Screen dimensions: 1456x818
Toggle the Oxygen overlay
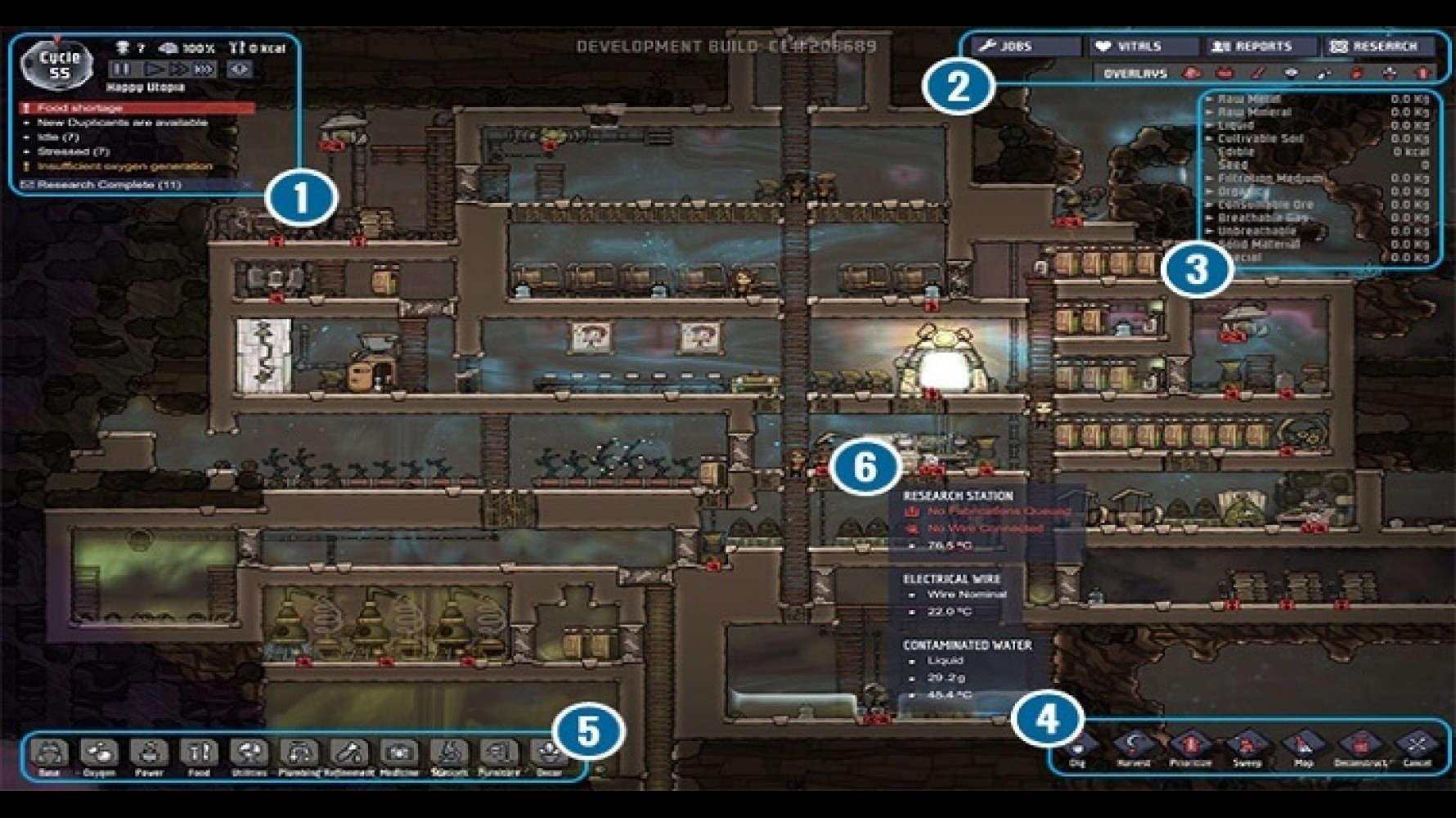point(1191,74)
